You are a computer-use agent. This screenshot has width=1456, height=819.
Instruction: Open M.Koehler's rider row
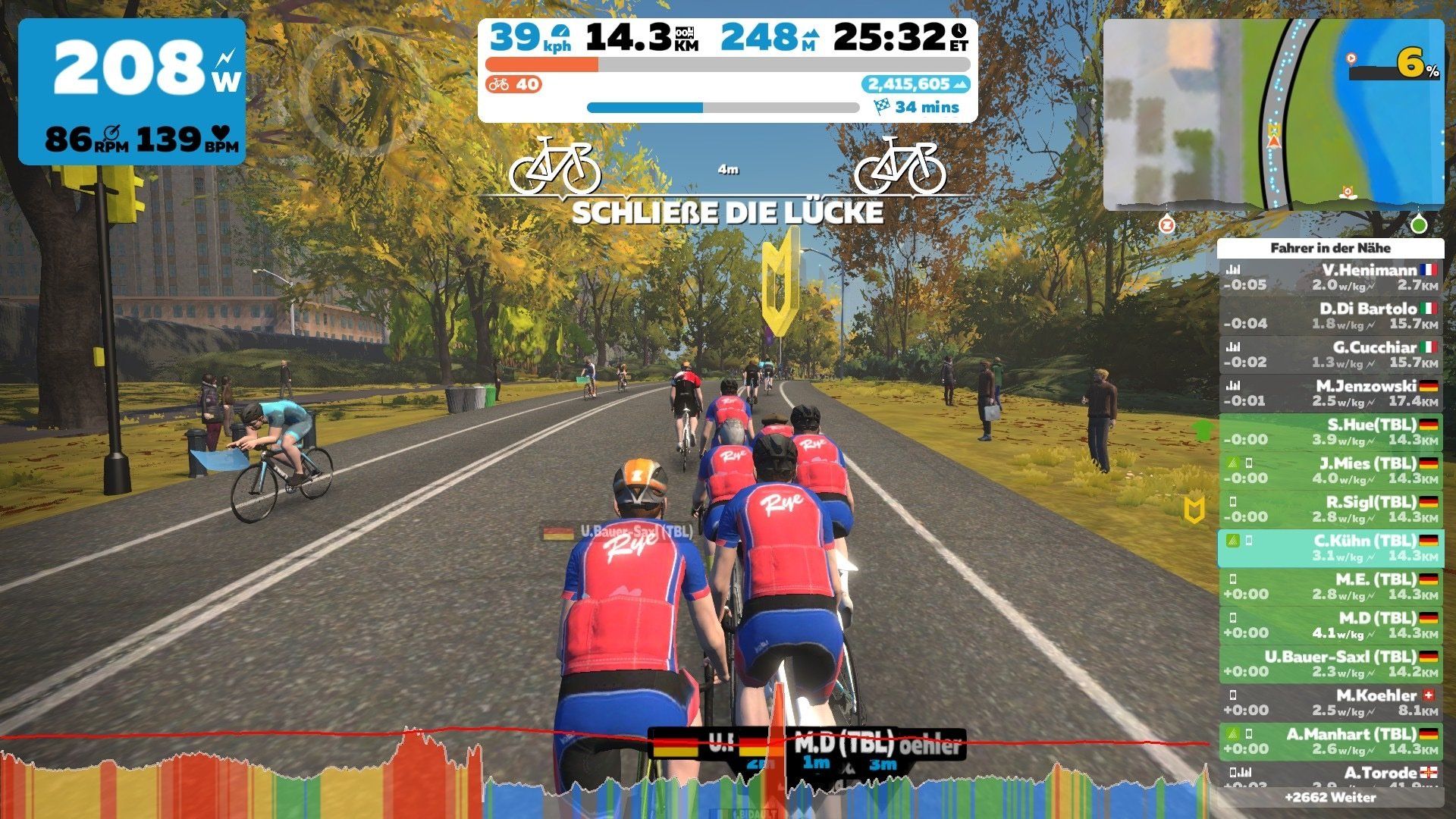pos(1331,703)
